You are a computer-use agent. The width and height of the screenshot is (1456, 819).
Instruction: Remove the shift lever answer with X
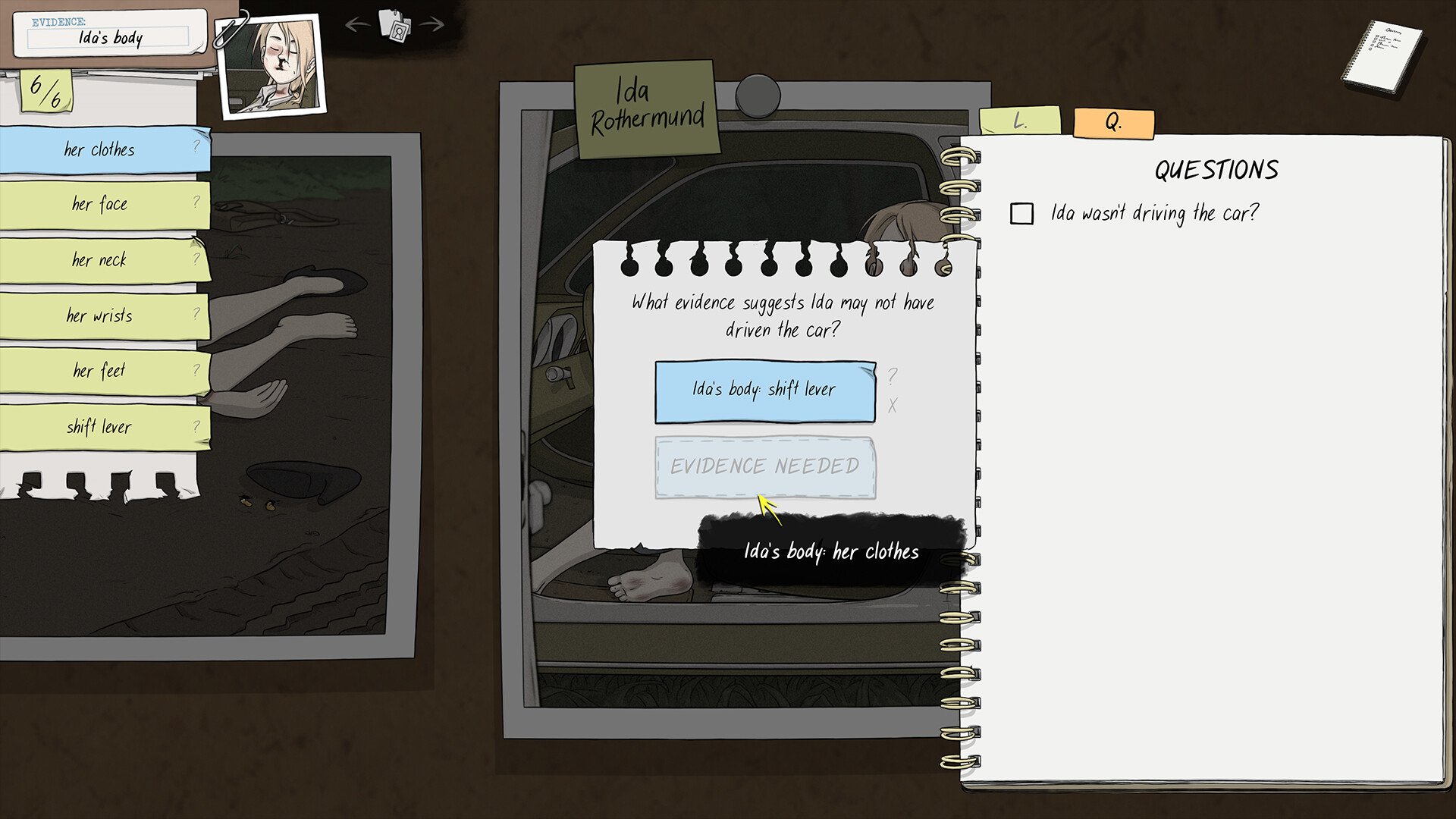tap(893, 406)
